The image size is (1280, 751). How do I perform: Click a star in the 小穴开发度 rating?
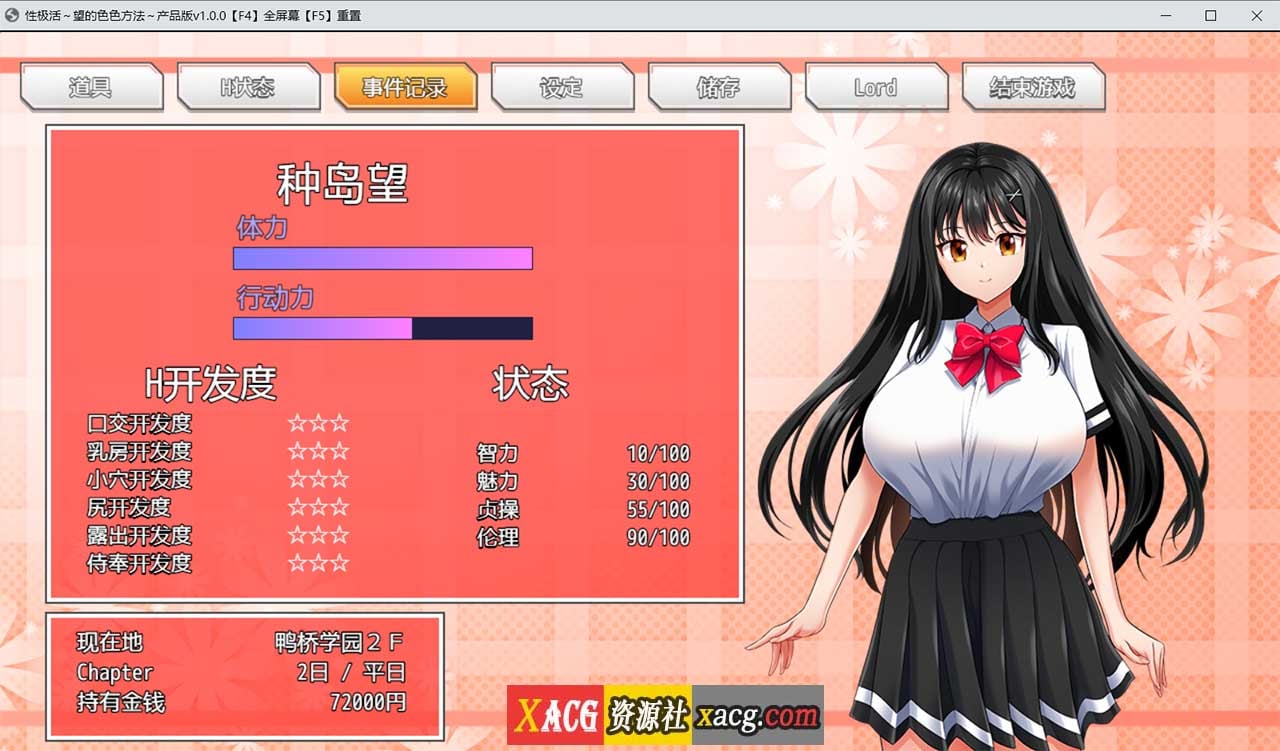(x=318, y=480)
